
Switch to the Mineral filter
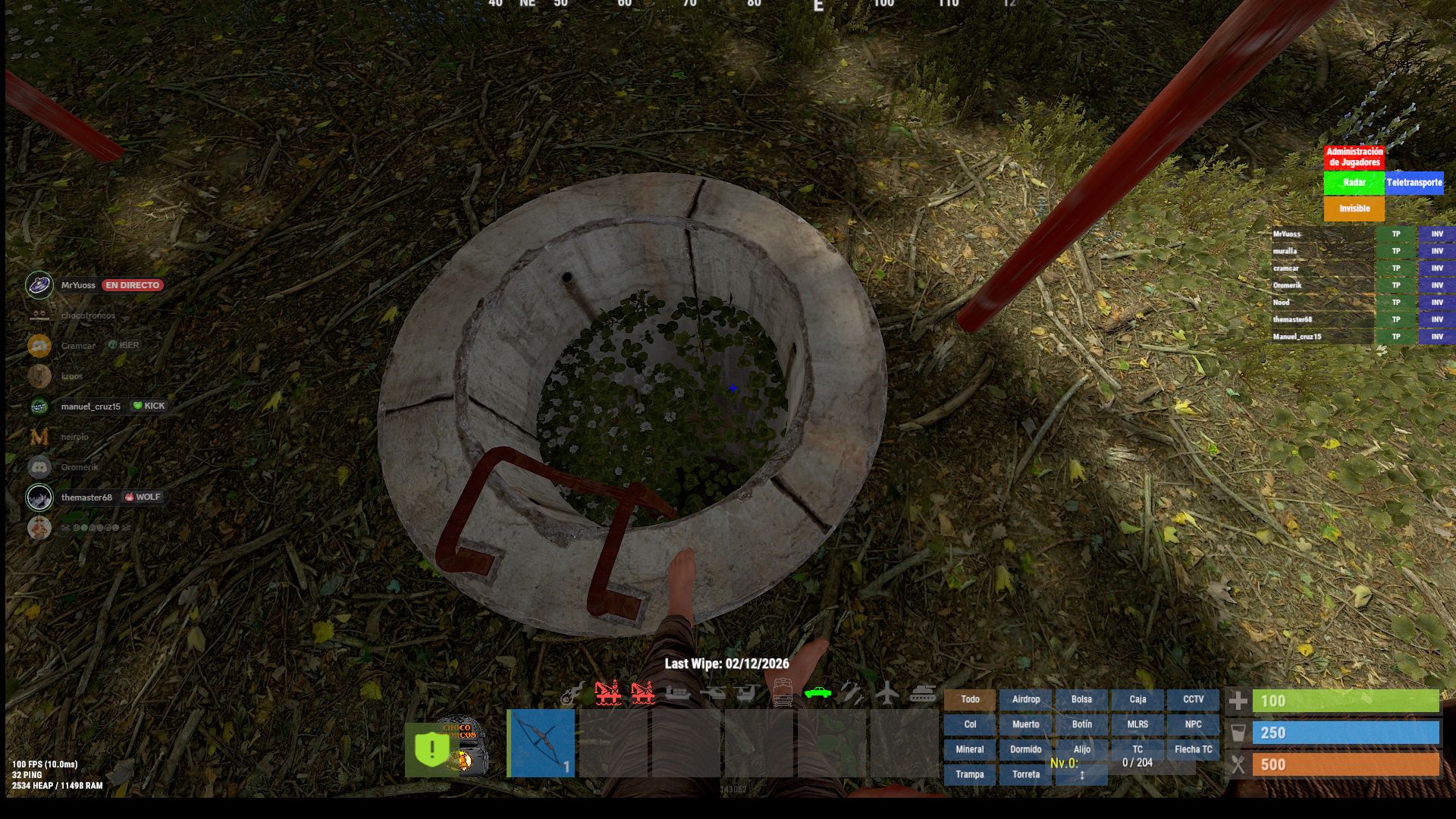(969, 749)
